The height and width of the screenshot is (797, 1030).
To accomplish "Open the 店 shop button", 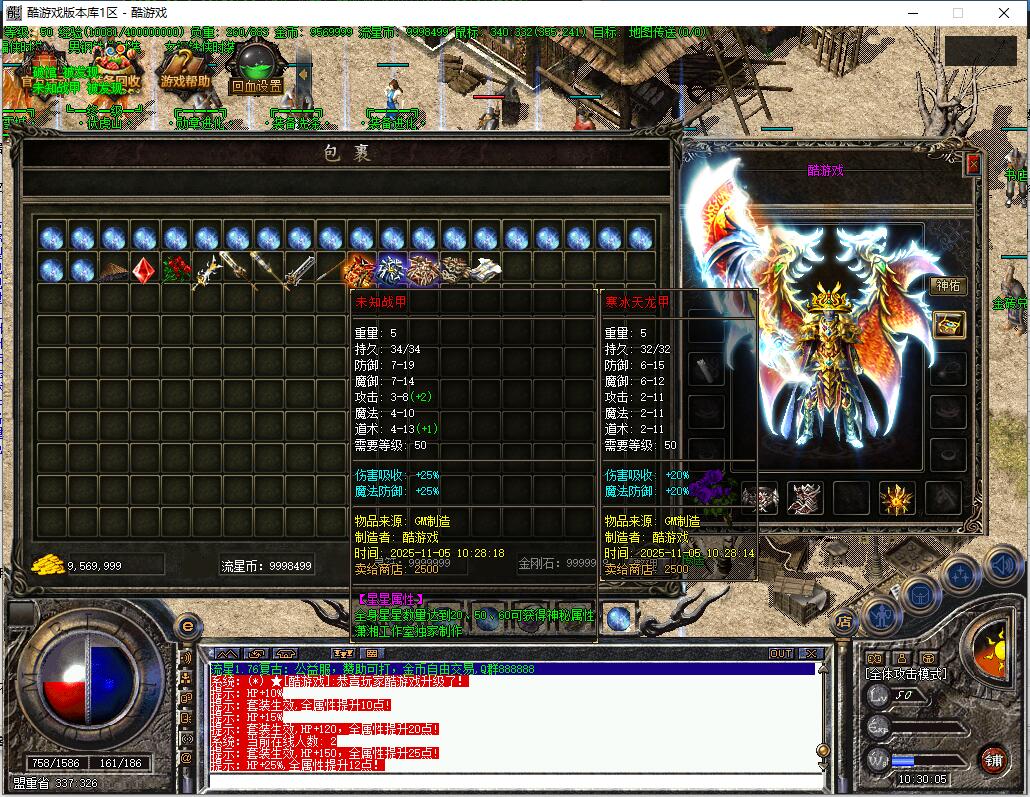I will (844, 621).
